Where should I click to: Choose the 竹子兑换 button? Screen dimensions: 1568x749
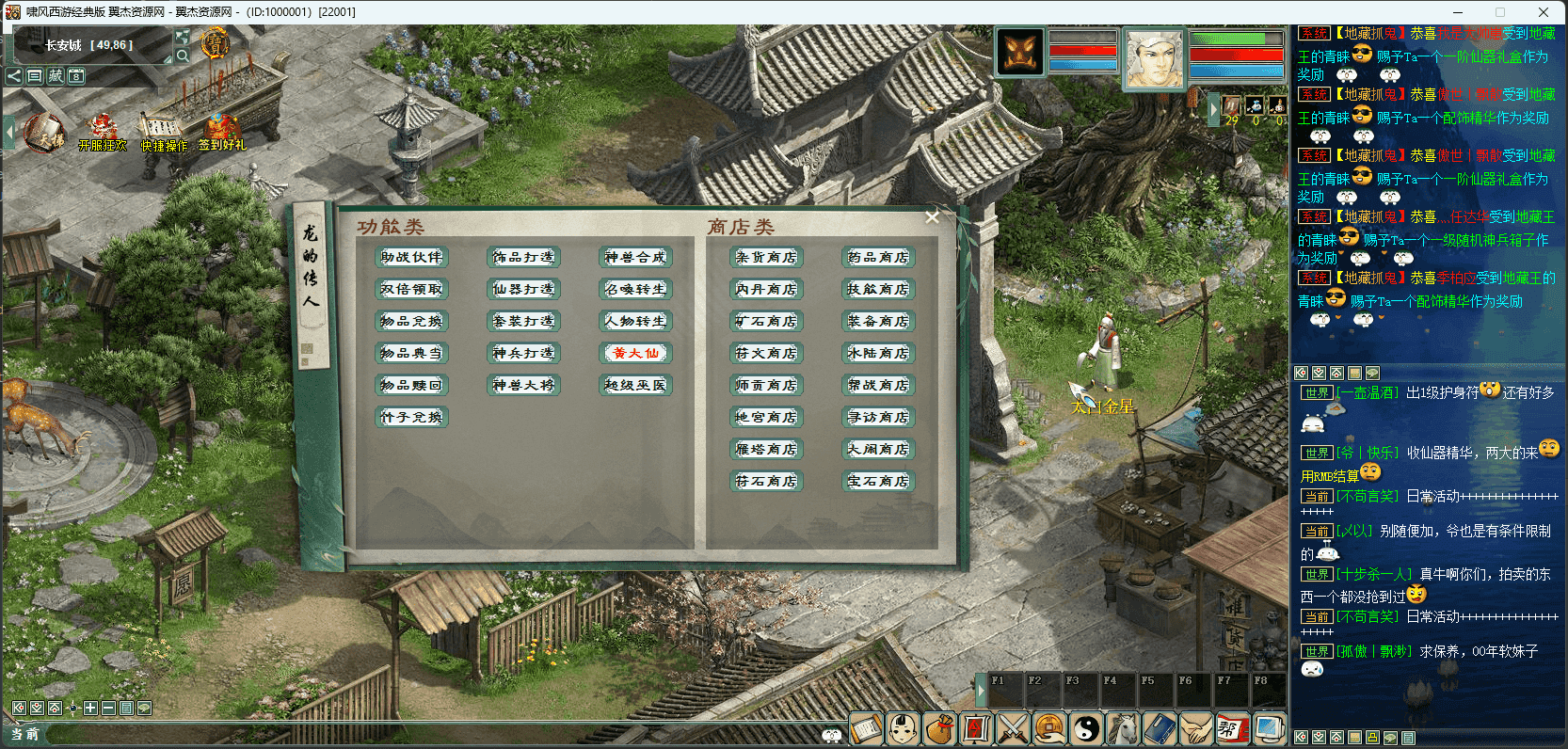tap(411, 417)
